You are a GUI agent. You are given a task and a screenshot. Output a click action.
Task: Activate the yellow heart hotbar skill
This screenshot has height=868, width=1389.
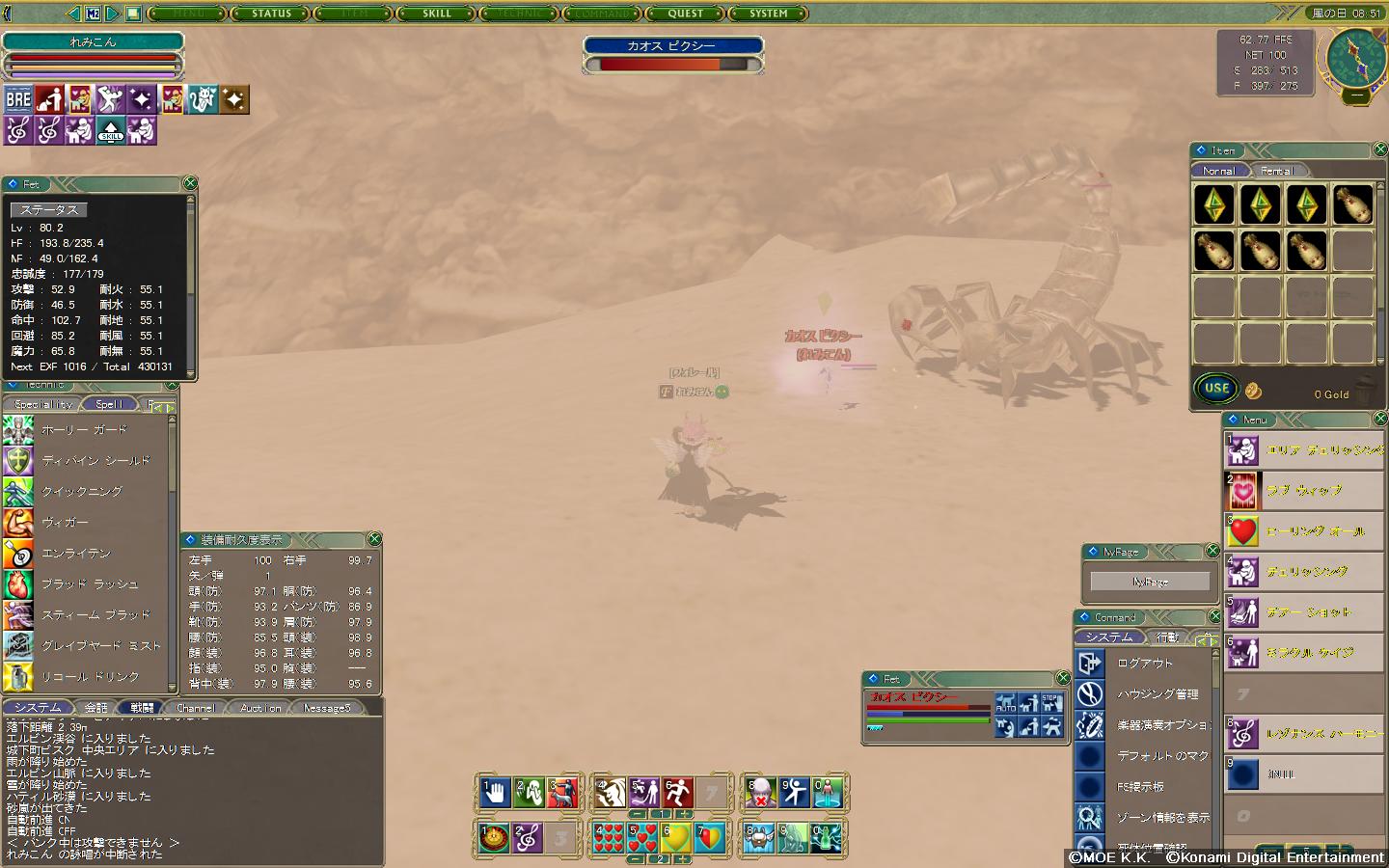coord(676,837)
